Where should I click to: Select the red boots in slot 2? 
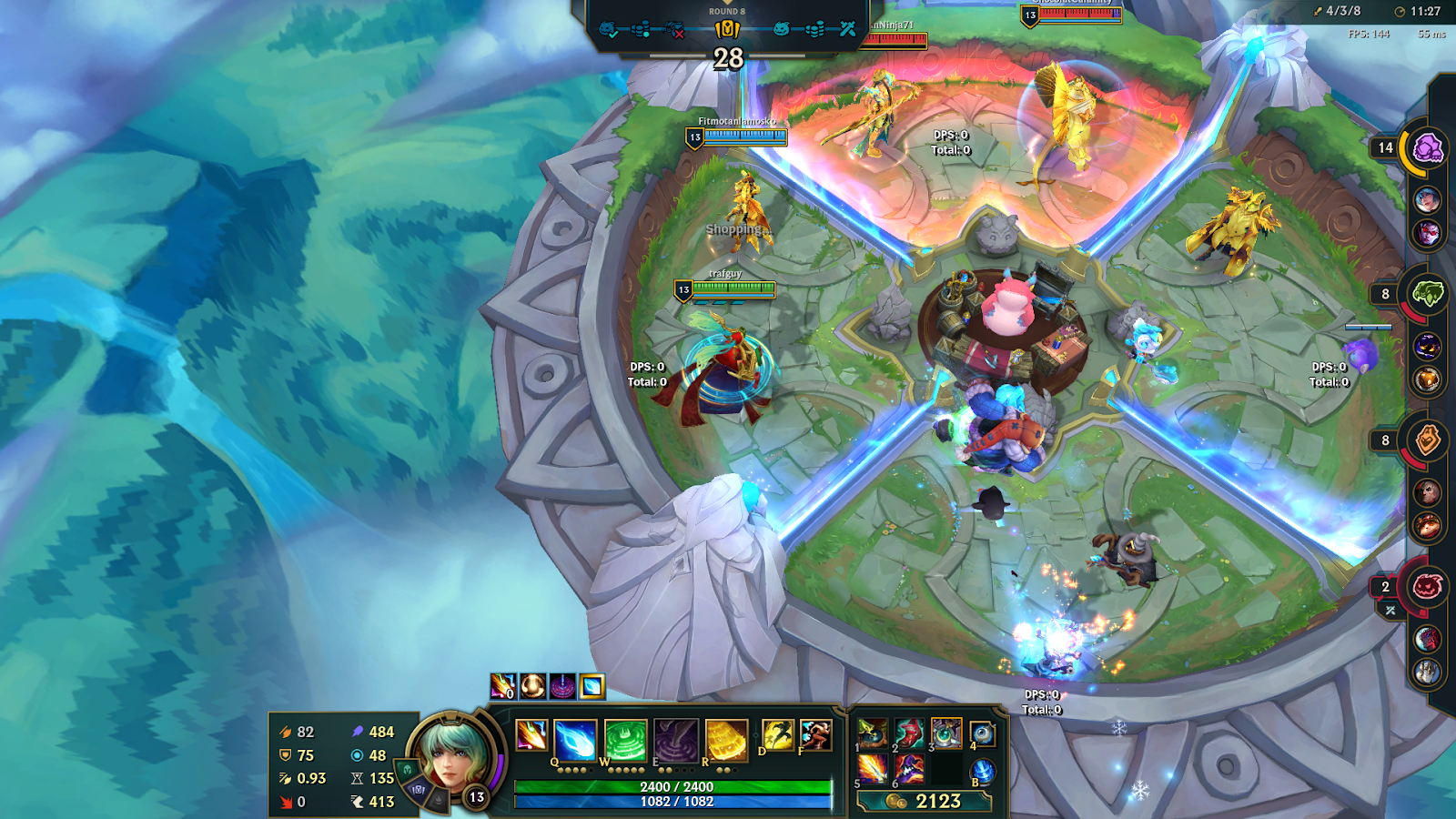pos(909,733)
